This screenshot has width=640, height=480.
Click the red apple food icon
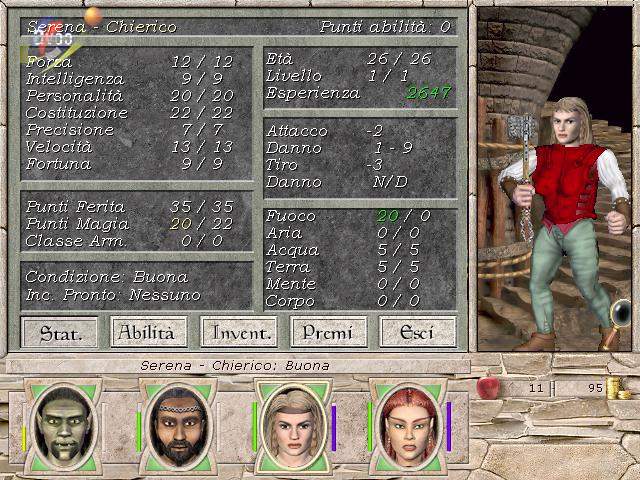(489, 387)
